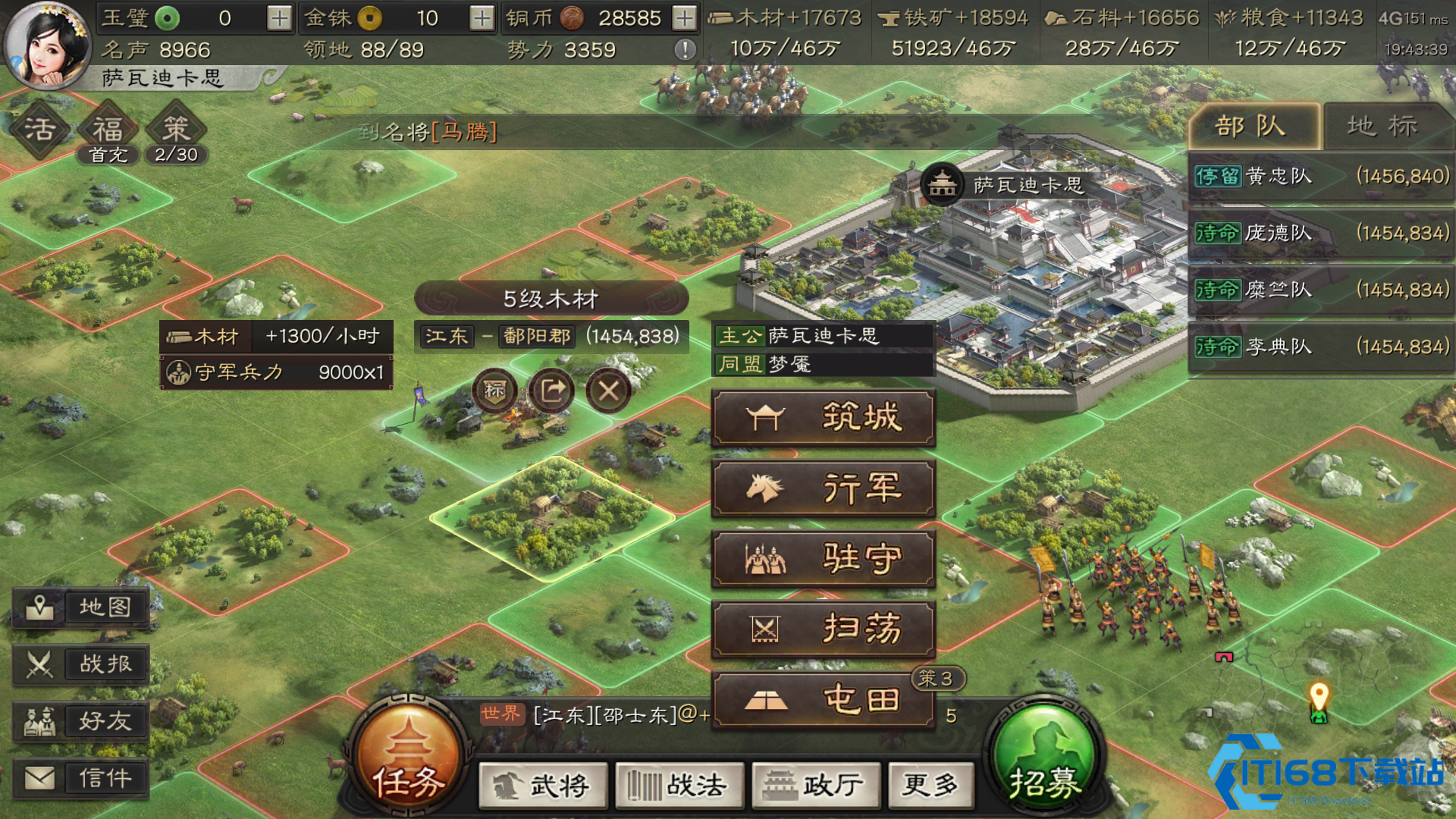This screenshot has height=819, width=1456.
Task: Toggle 停留 status on 黄忠队
Action: (x=1219, y=176)
